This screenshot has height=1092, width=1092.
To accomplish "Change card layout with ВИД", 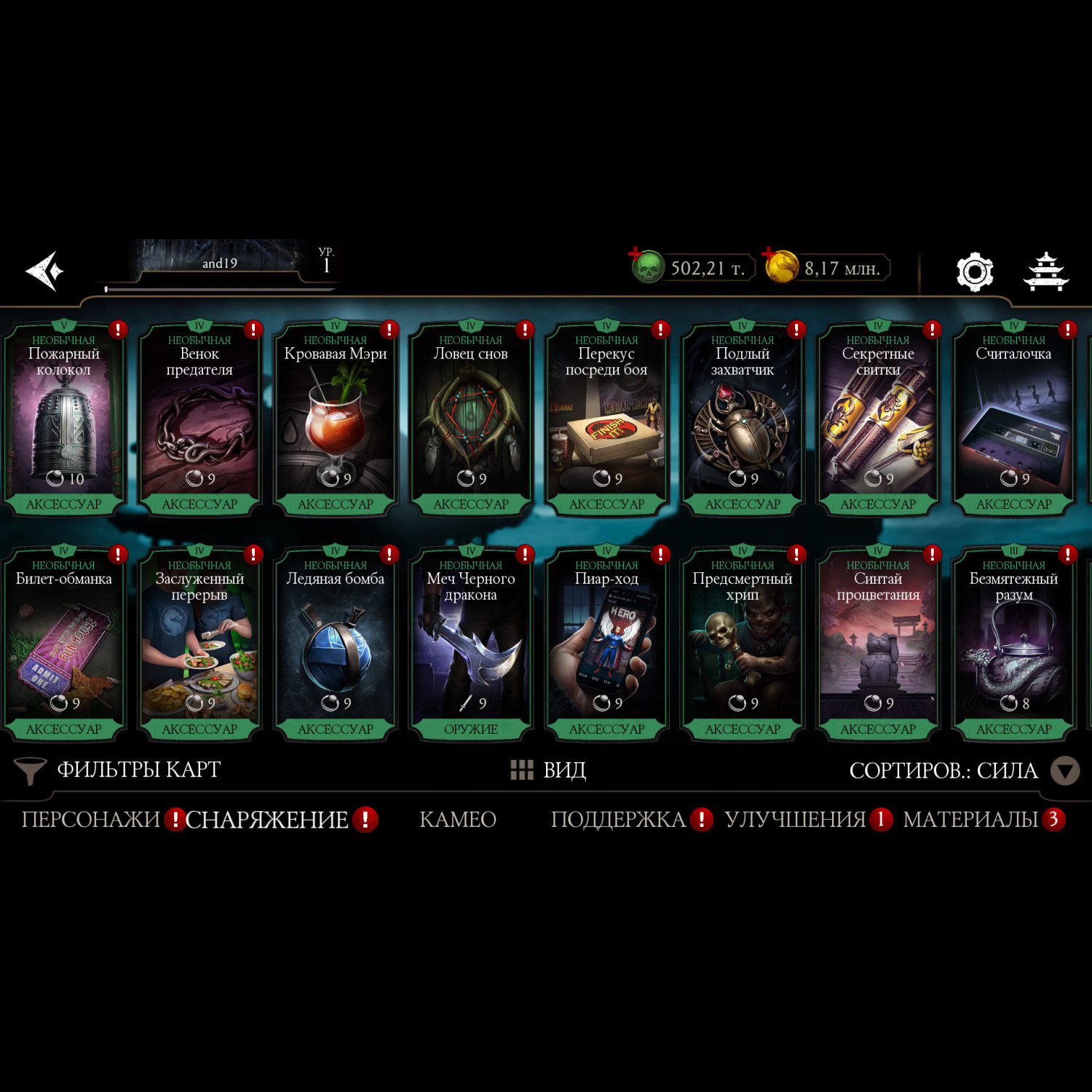I will click(549, 770).
